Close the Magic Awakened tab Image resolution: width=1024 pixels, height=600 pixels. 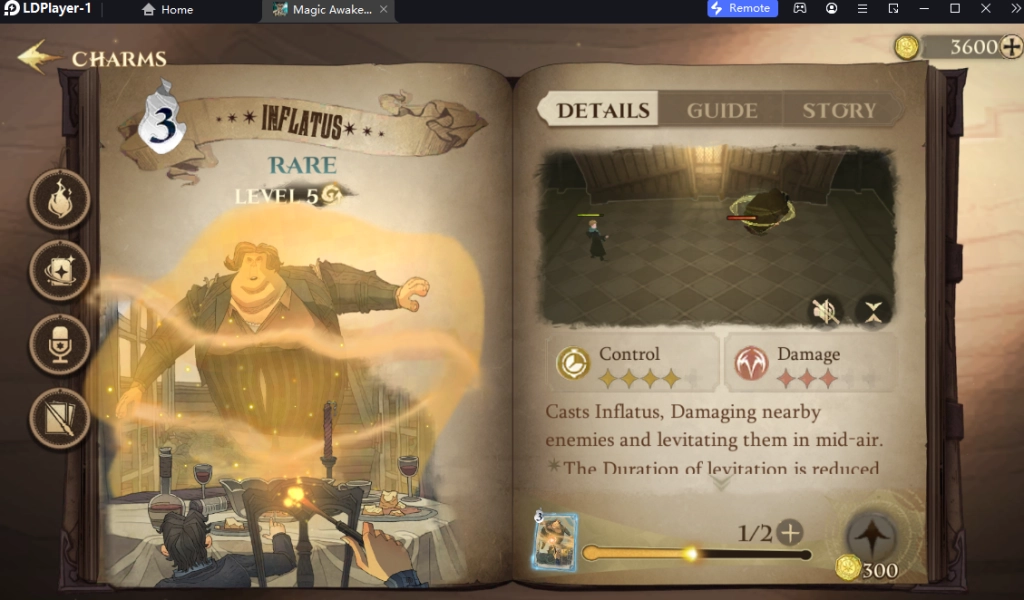(384, 9)
